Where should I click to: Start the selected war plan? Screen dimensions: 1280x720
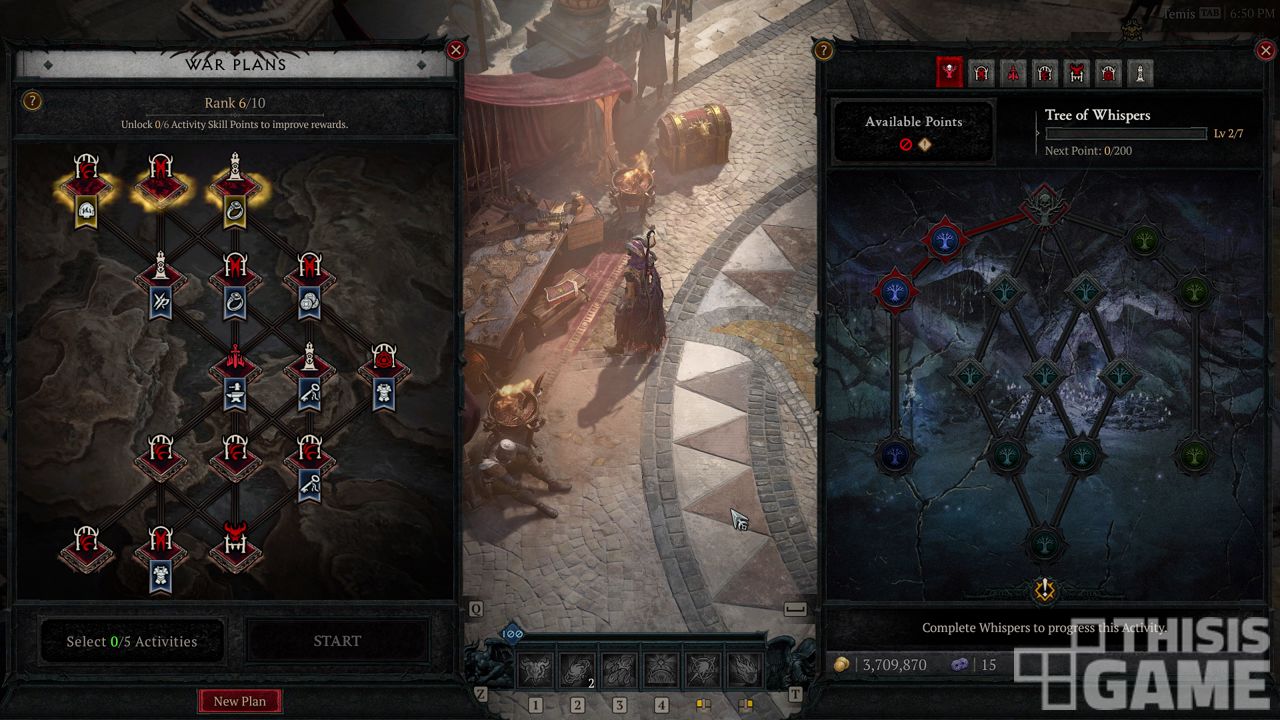tap(337, 641)
